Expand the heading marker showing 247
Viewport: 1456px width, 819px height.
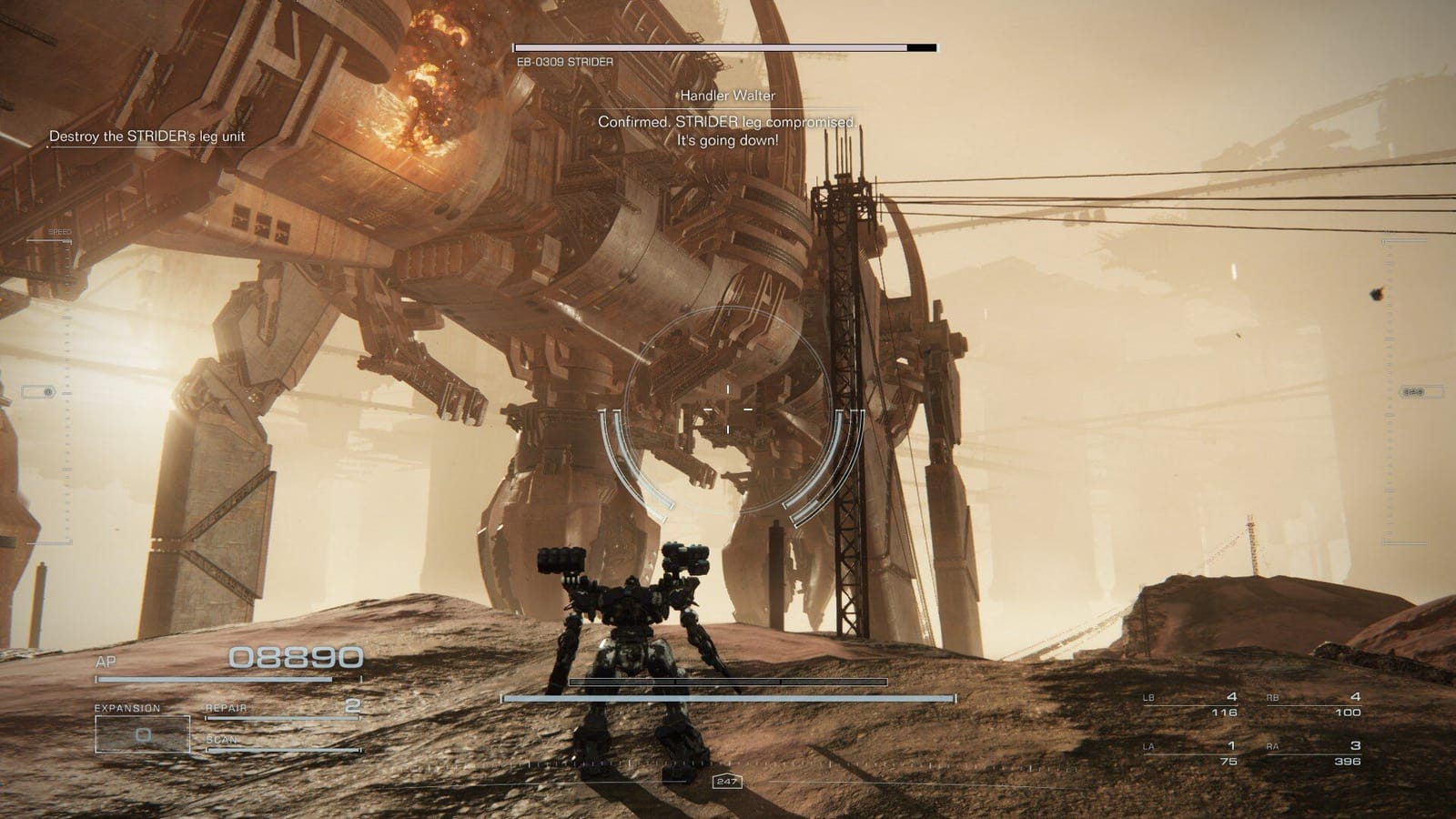pyautogui.click(x=728, y=779)
